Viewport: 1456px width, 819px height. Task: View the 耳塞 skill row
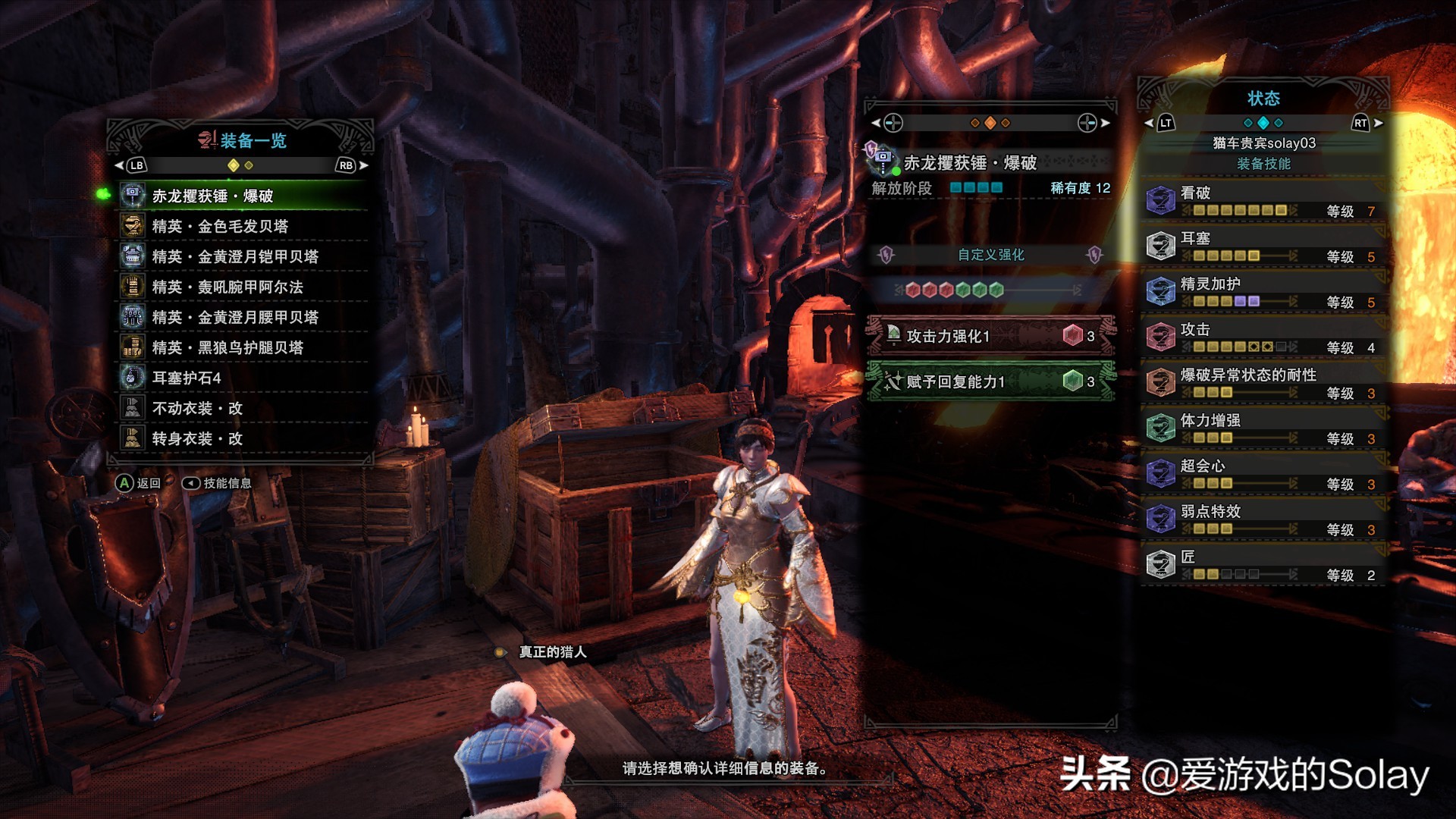tap(1263, 246)
